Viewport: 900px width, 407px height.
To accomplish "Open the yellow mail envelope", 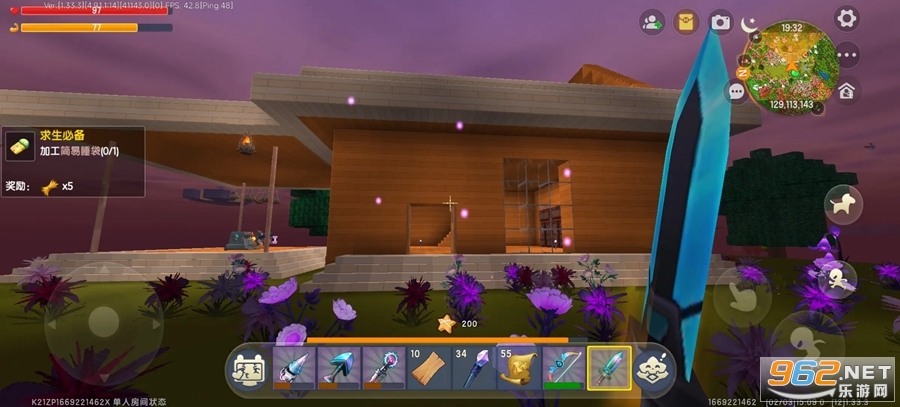I will (x=685, y=21).
